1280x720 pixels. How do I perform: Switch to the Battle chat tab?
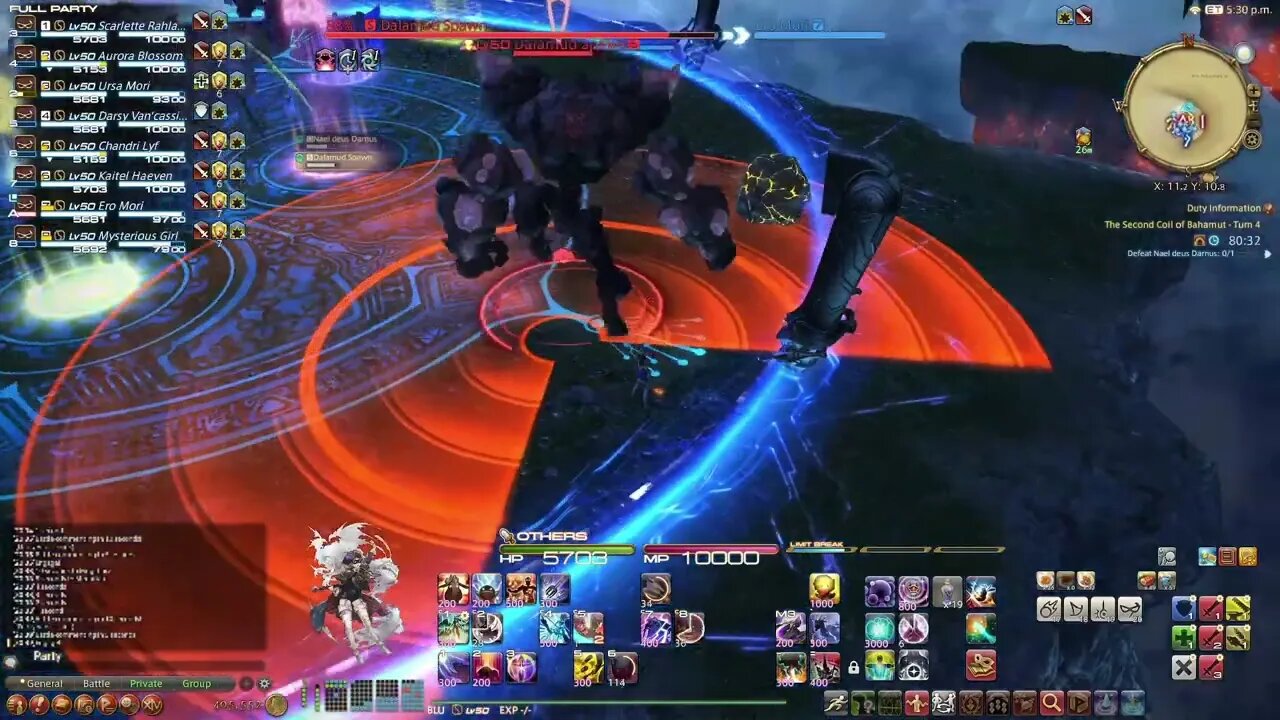97,683
